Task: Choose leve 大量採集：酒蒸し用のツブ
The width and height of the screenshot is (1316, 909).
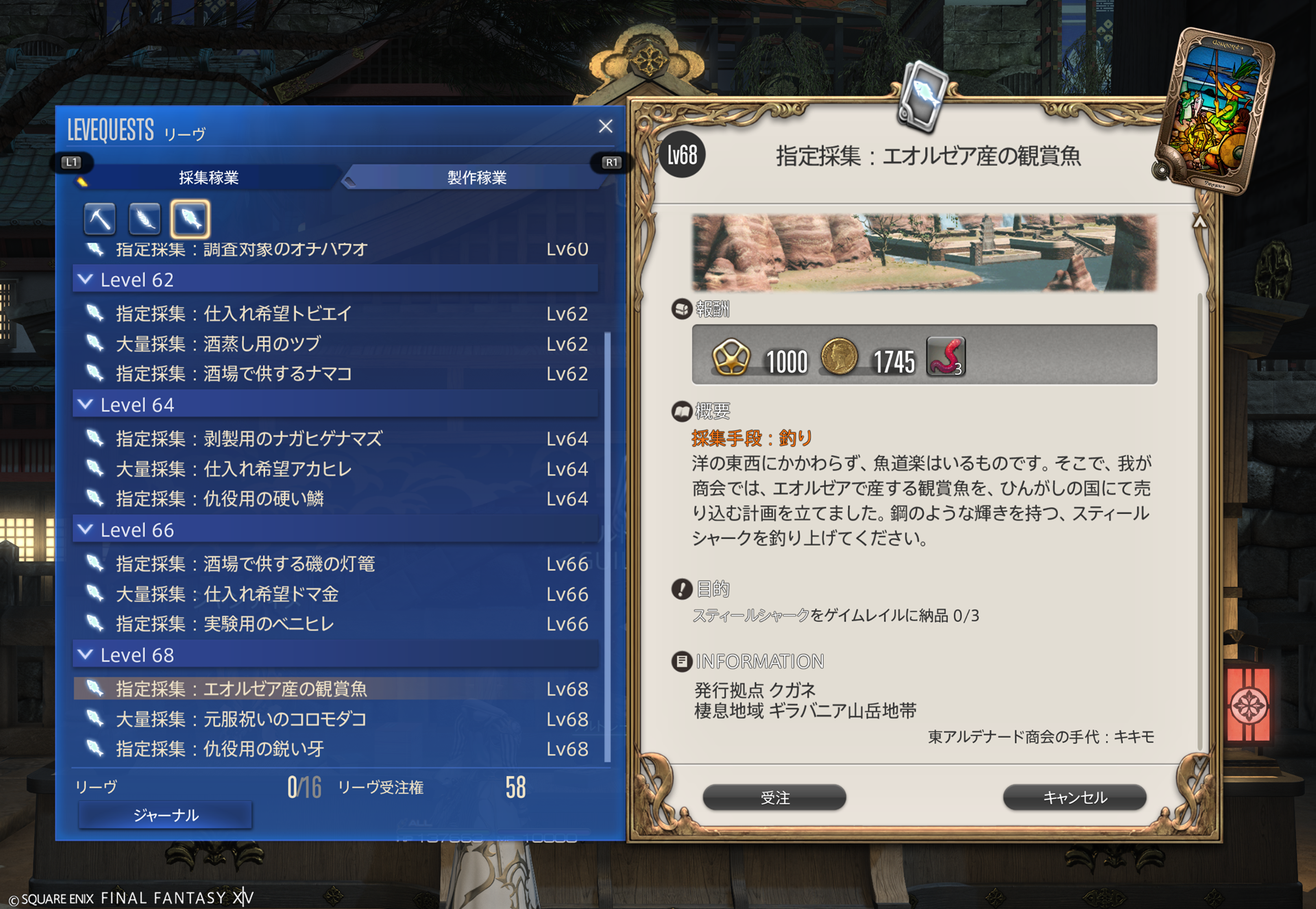Action: point(218,343)
